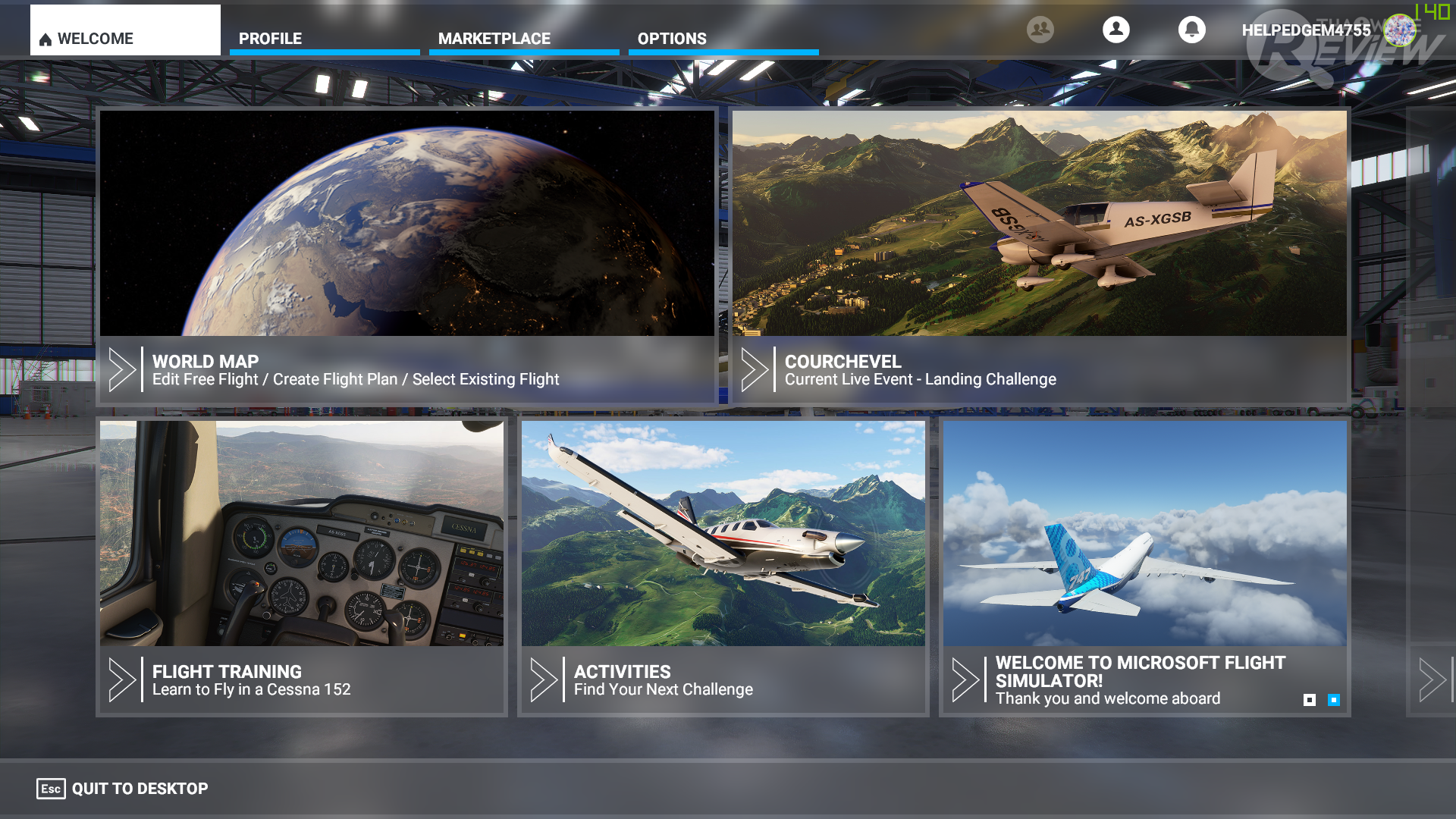This screenshot has height=819, width=1456.
Task: Switch to the Welcome tab
Action: tap(125, 34)
